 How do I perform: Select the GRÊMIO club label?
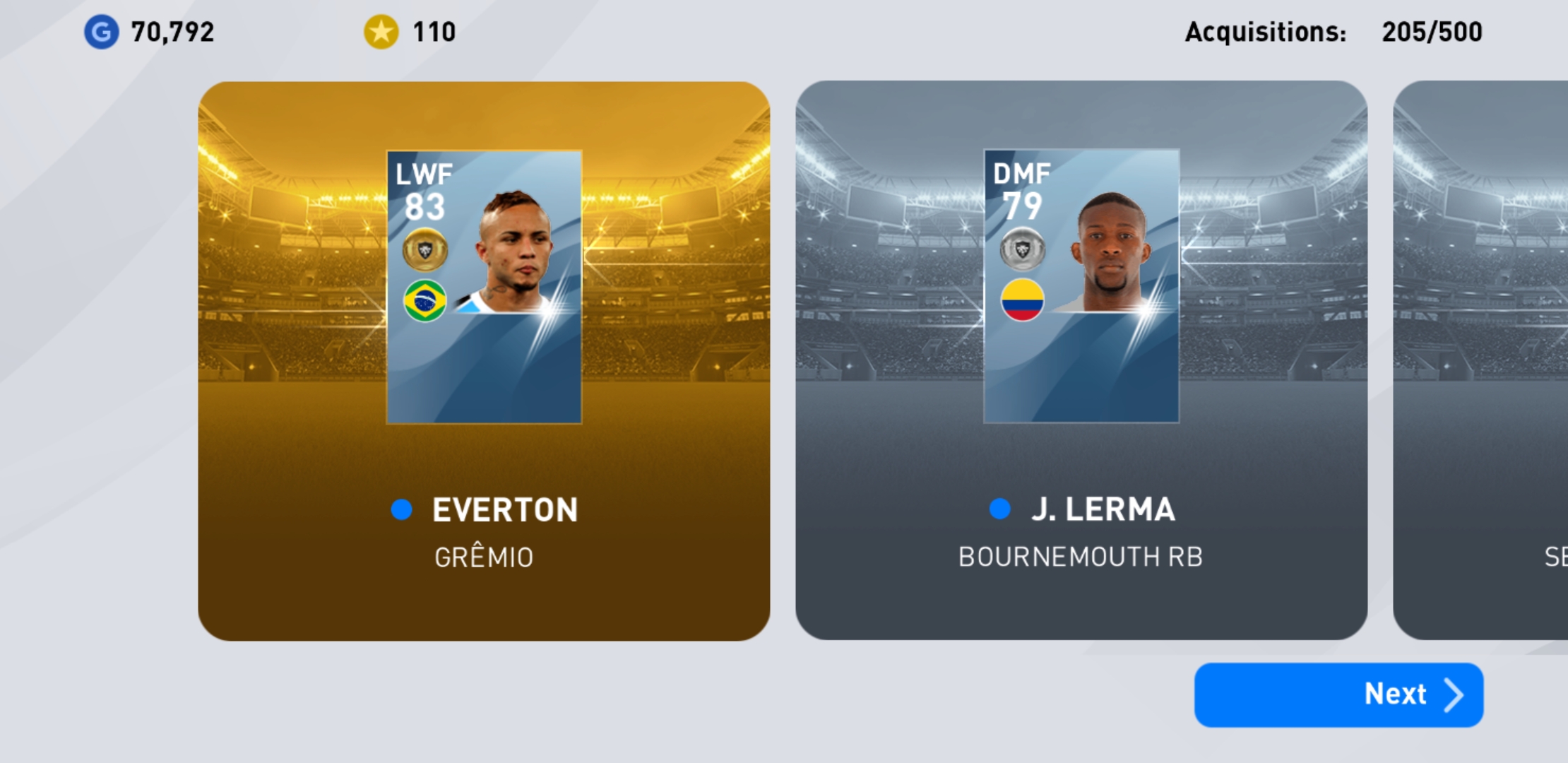(484, 557)
